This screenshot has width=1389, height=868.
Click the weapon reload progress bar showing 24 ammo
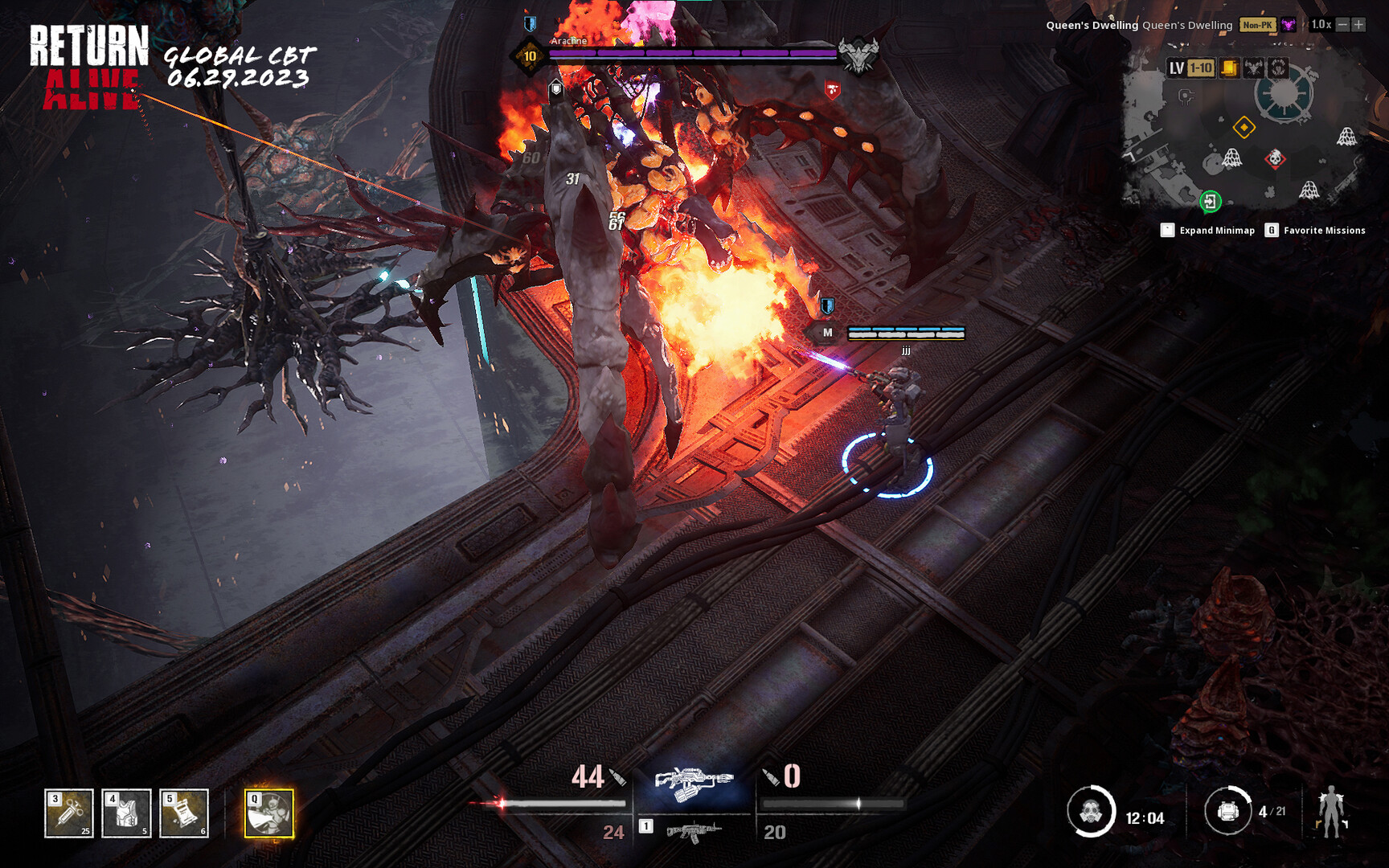[563, 802]
